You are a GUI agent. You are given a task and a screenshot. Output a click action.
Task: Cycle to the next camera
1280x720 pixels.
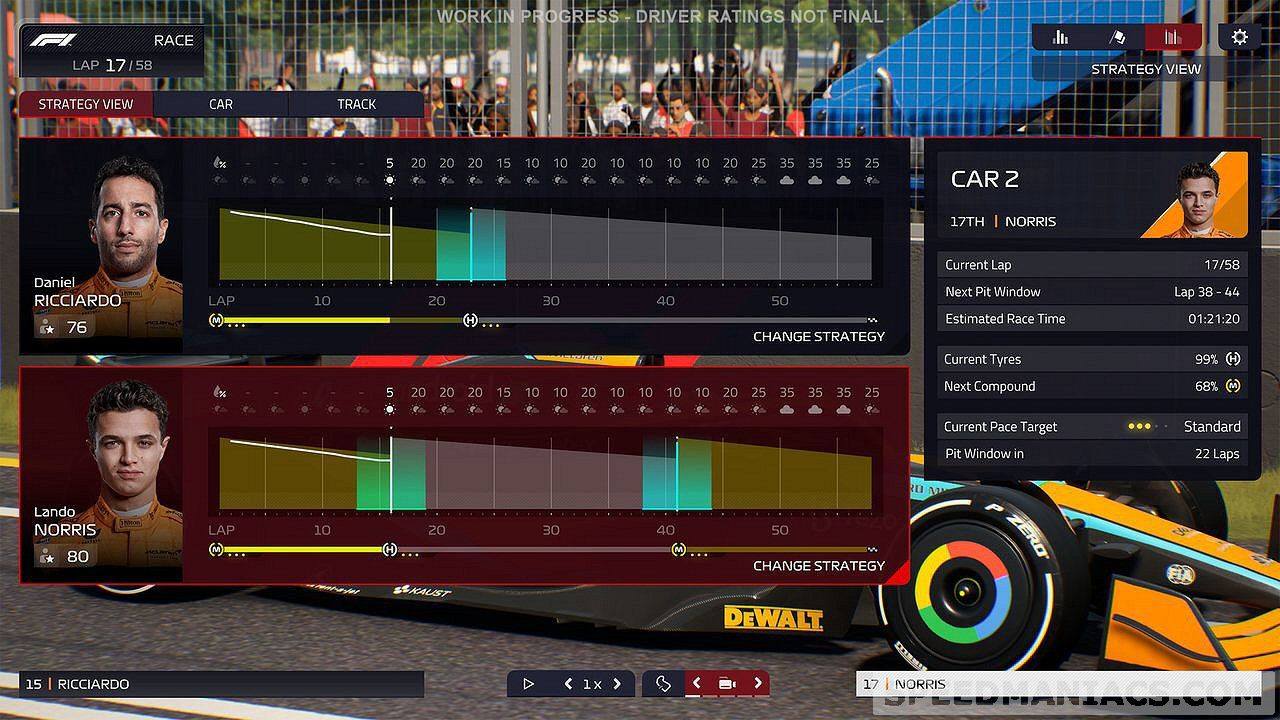coord(758,684)
